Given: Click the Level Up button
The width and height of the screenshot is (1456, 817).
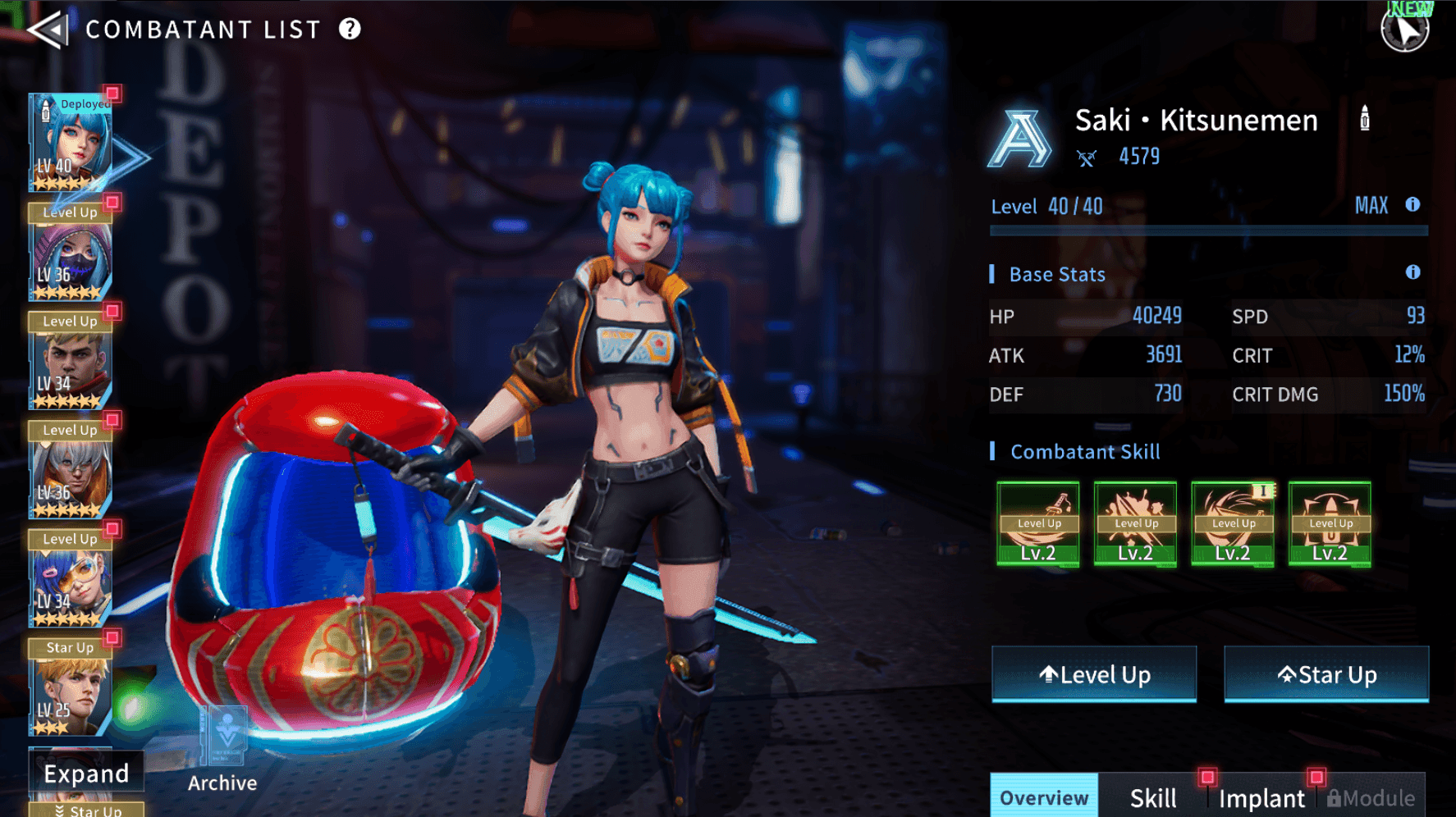Looking at the screenshot, I should tap(1094, 674).
